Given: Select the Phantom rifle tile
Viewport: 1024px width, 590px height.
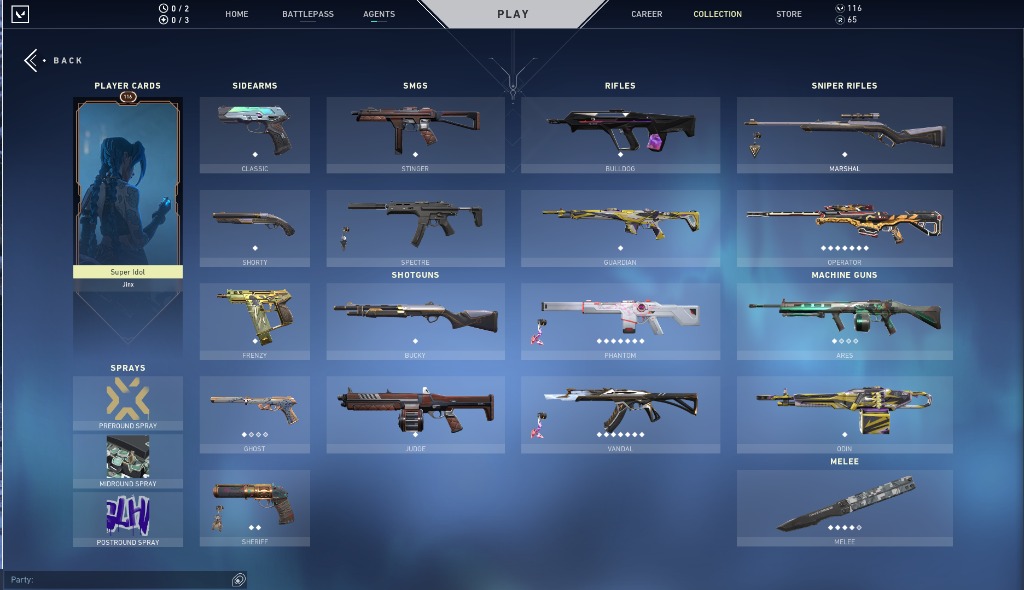Looking at the screenshot, I should tap(620, 321).
